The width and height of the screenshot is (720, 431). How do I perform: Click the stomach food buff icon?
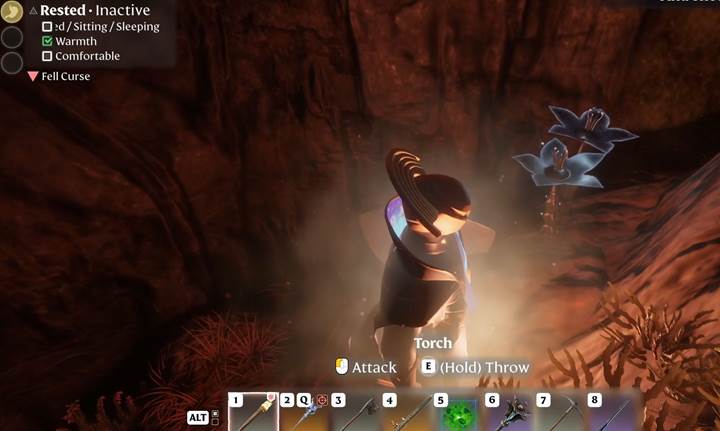click(x=11, y=13)
